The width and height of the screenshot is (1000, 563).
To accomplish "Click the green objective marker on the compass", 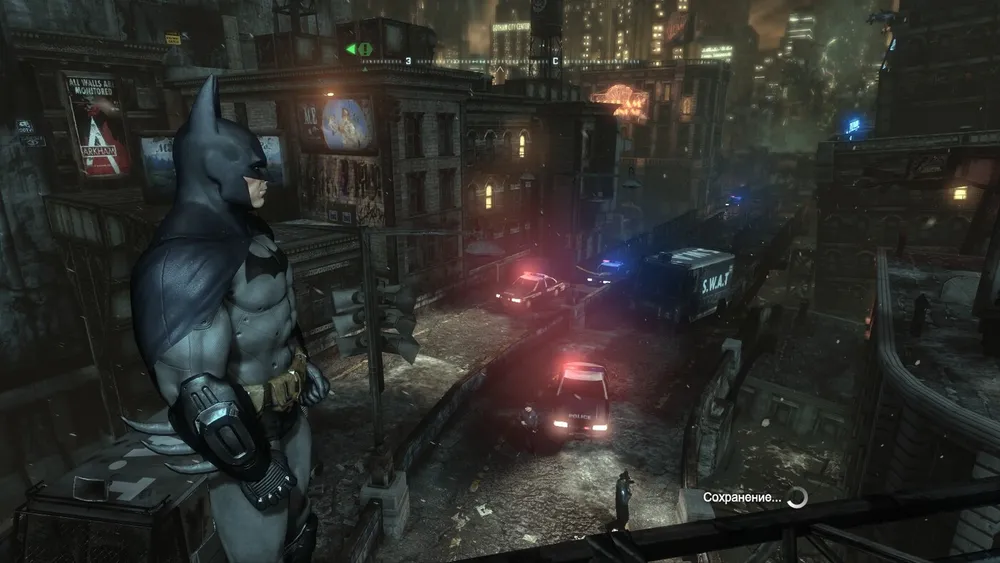I will 359,49.
